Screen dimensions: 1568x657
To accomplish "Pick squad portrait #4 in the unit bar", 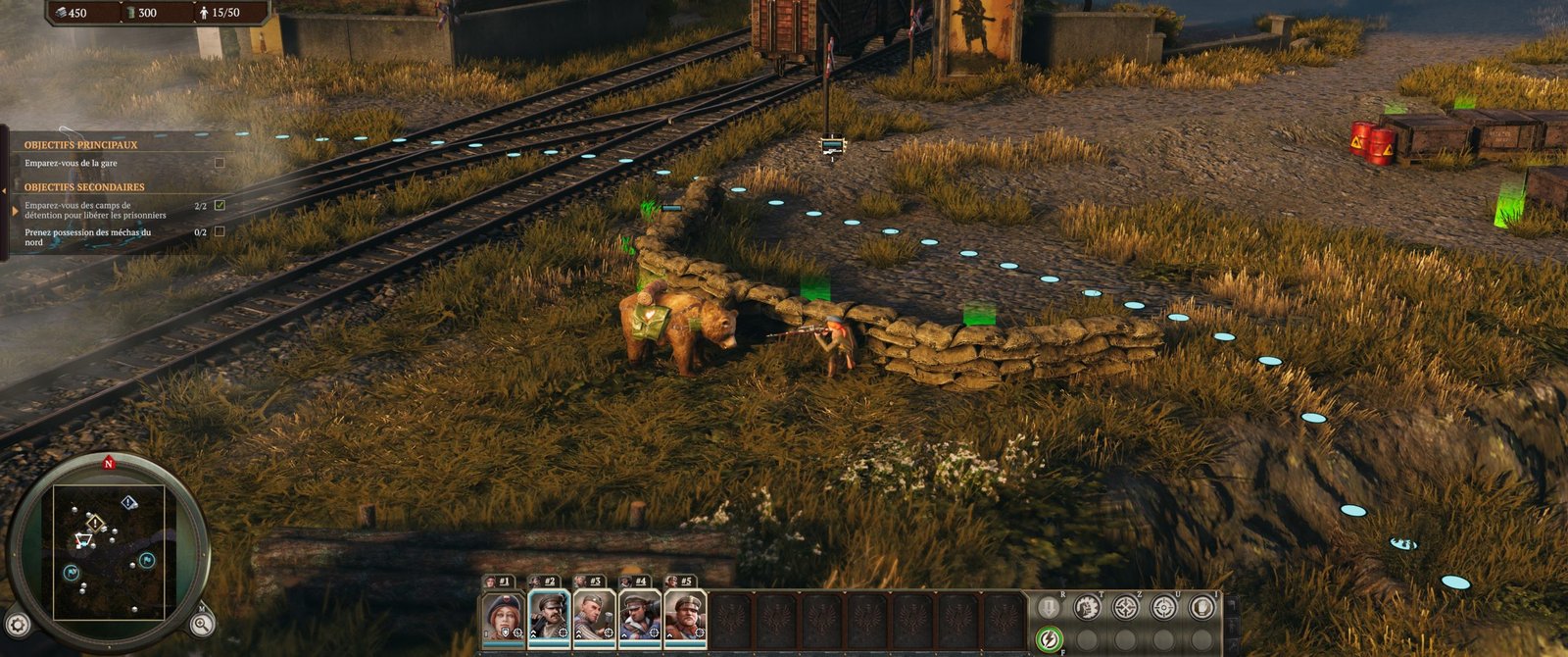I will point(639,616).
